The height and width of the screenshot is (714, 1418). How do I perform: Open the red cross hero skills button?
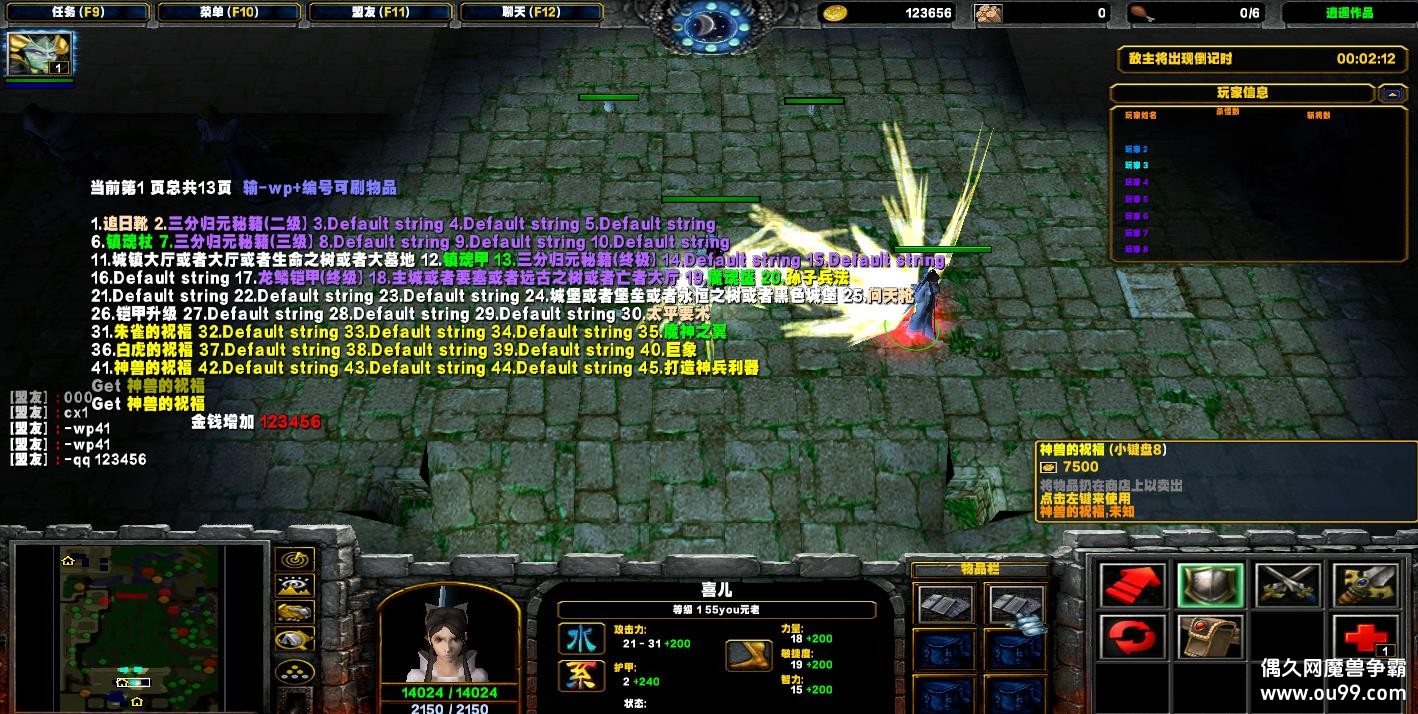click(1365, 637)
